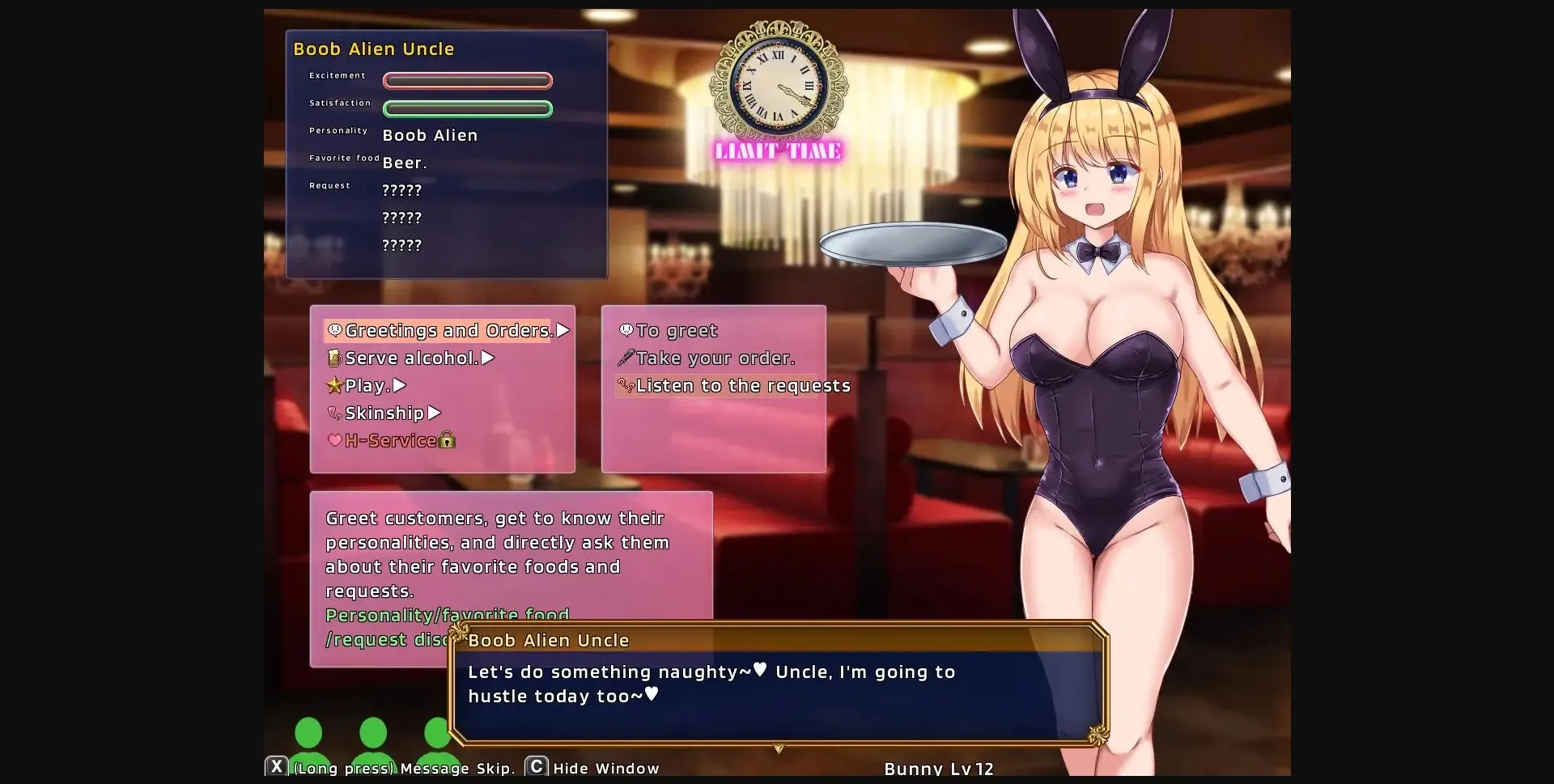Click the first ????? Request field
The height and width of the screenshot is (784, 1554).
click(x=402, y=189)
